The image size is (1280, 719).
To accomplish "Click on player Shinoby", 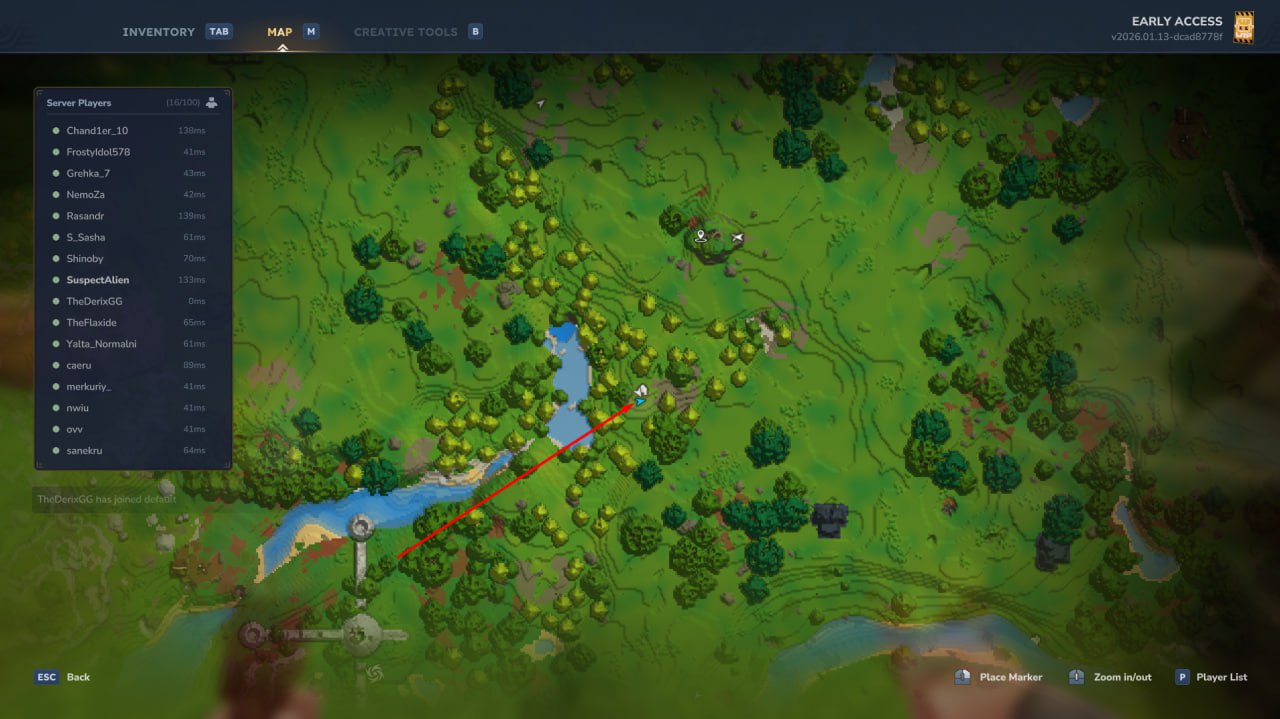I will point(85,259).
